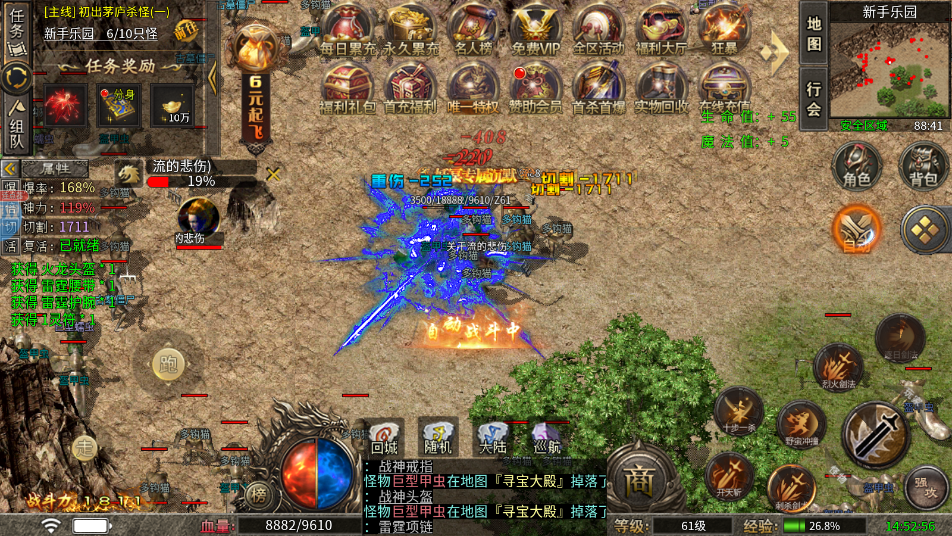Open the 实物回收 item recycling icon
952x536 pixels.
pyautogui.click(x=661, y=87)
